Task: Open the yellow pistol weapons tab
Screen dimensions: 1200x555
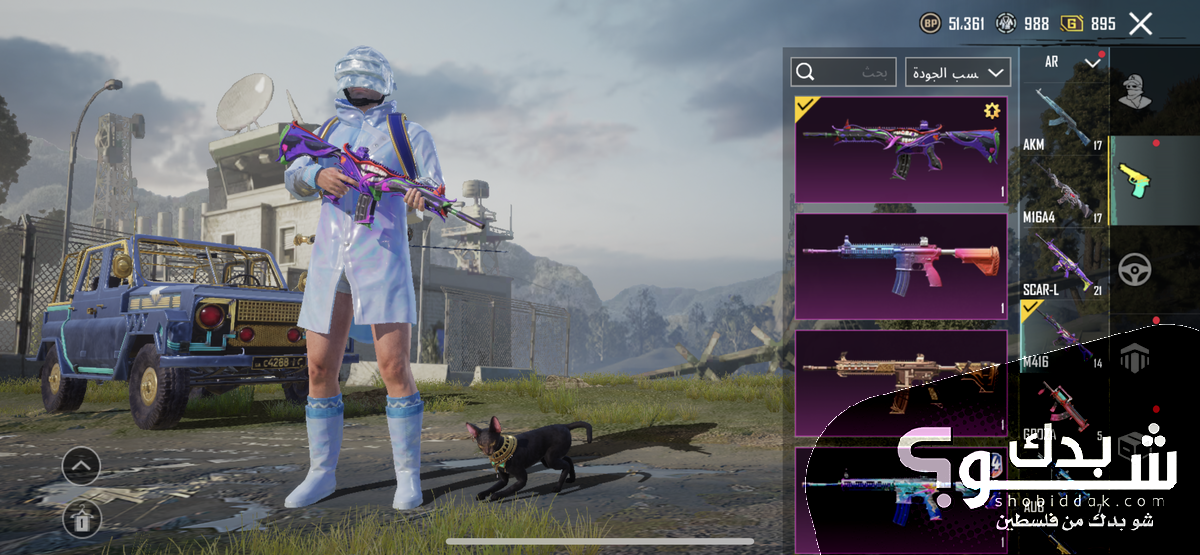Action: [1135, 181]
